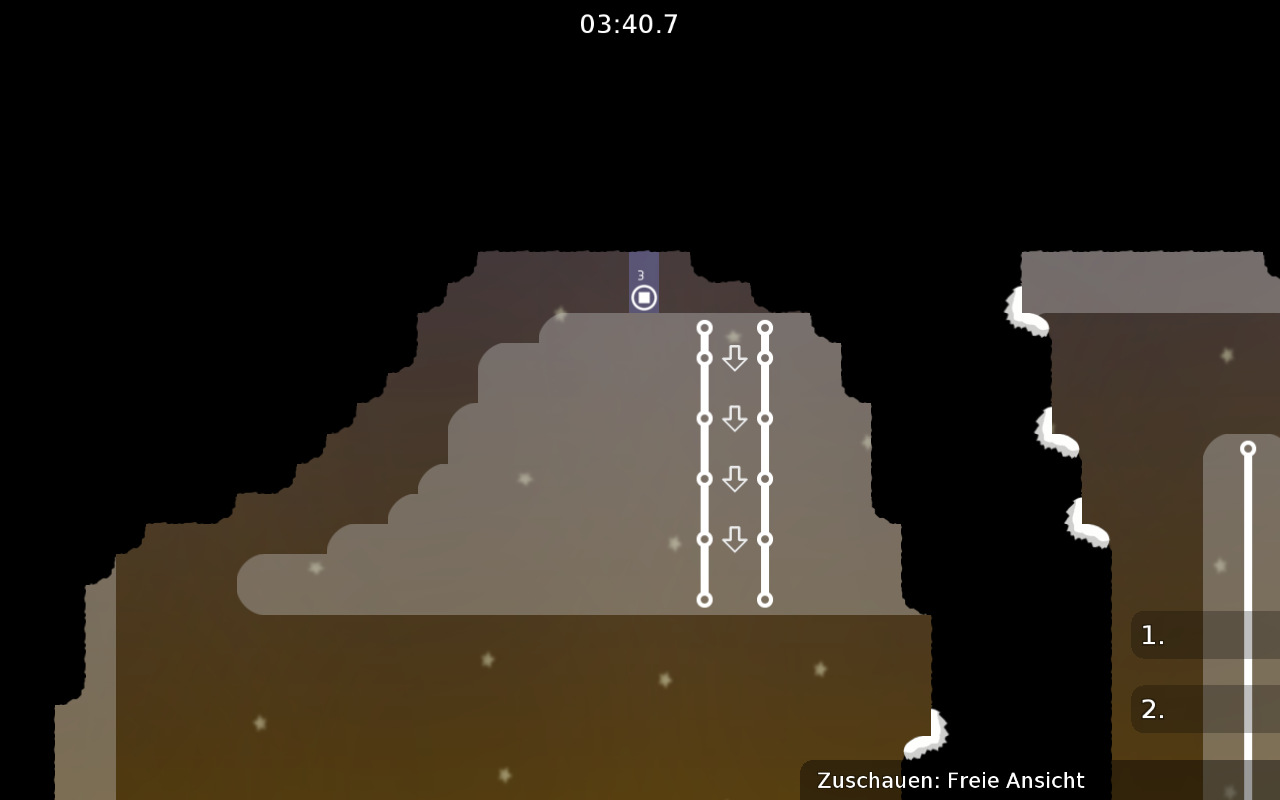The width and height of the screenshot is (1280, 800).
Task: Click the white square inside the checkpoint circle
Action: [644, 296]
